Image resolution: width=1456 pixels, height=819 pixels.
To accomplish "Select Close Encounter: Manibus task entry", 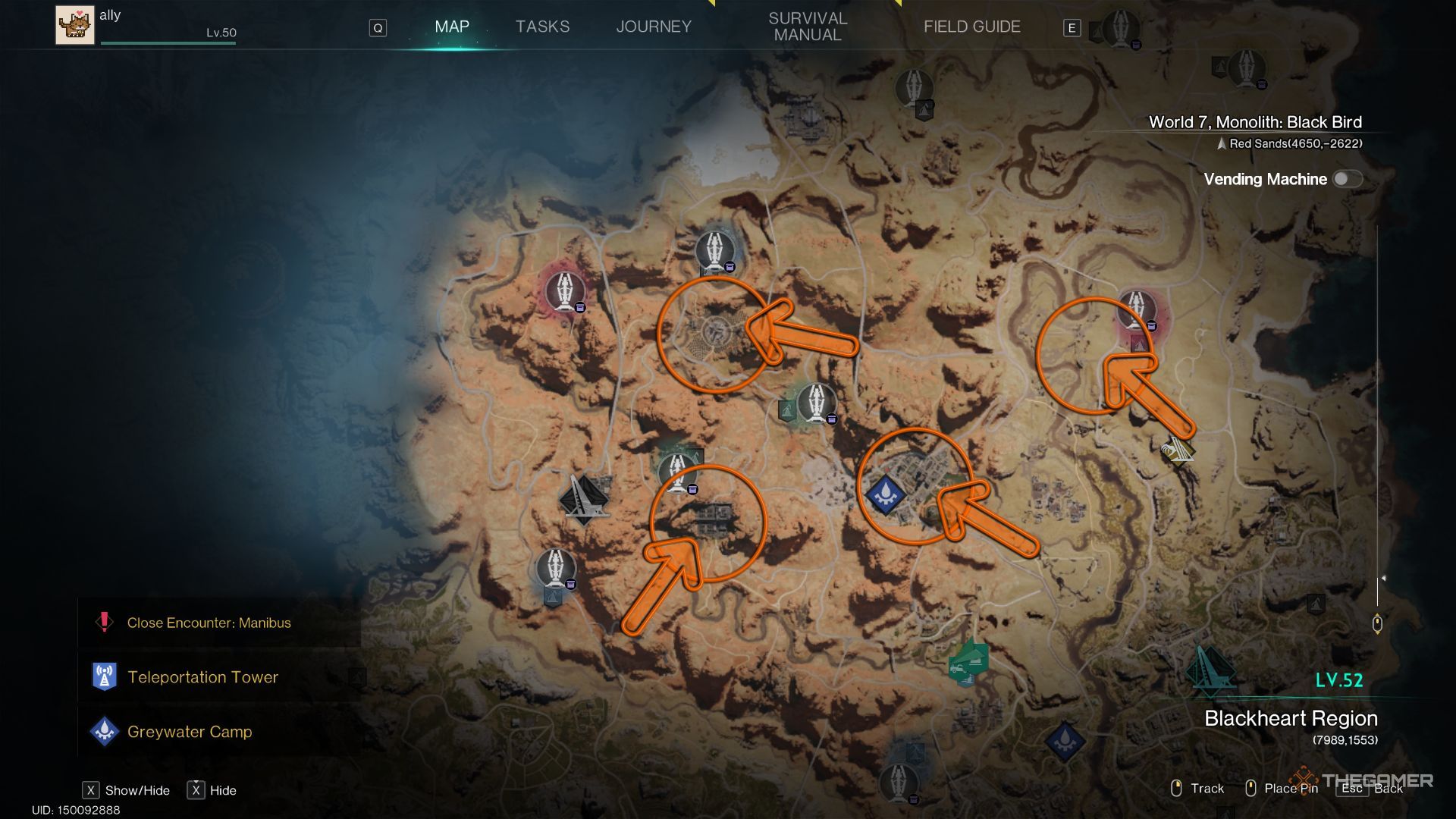I will click(209, 623).
